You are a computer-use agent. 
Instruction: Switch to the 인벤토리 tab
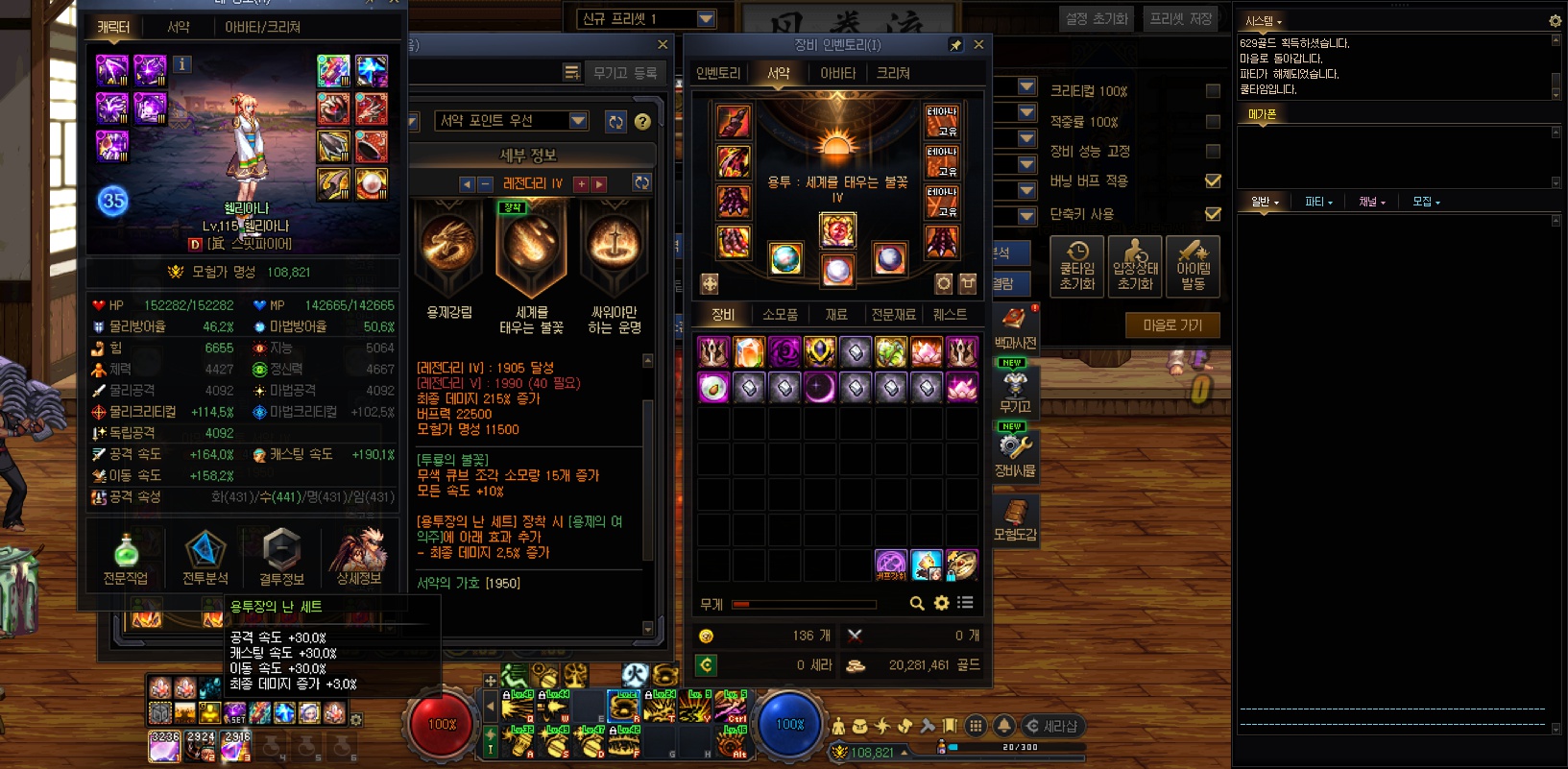click(x=718, y=73)
